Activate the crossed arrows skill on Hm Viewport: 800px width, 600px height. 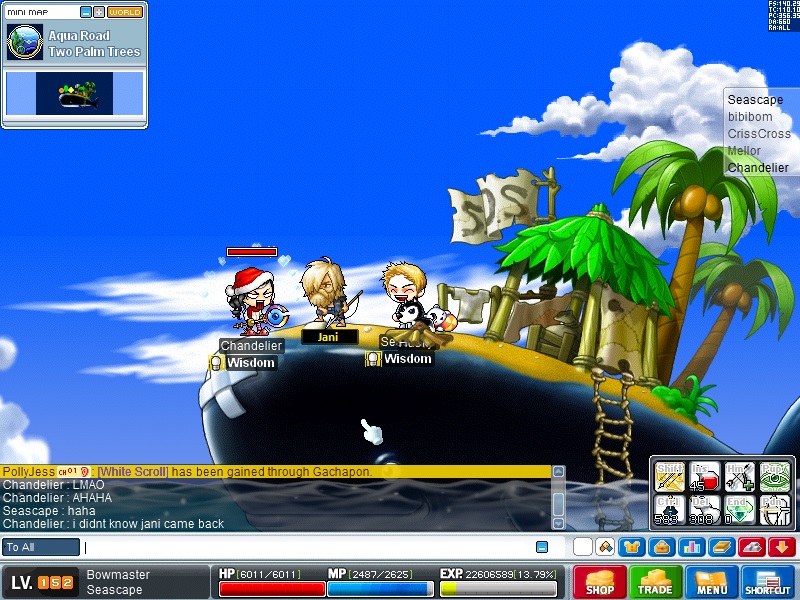[739, 478]
